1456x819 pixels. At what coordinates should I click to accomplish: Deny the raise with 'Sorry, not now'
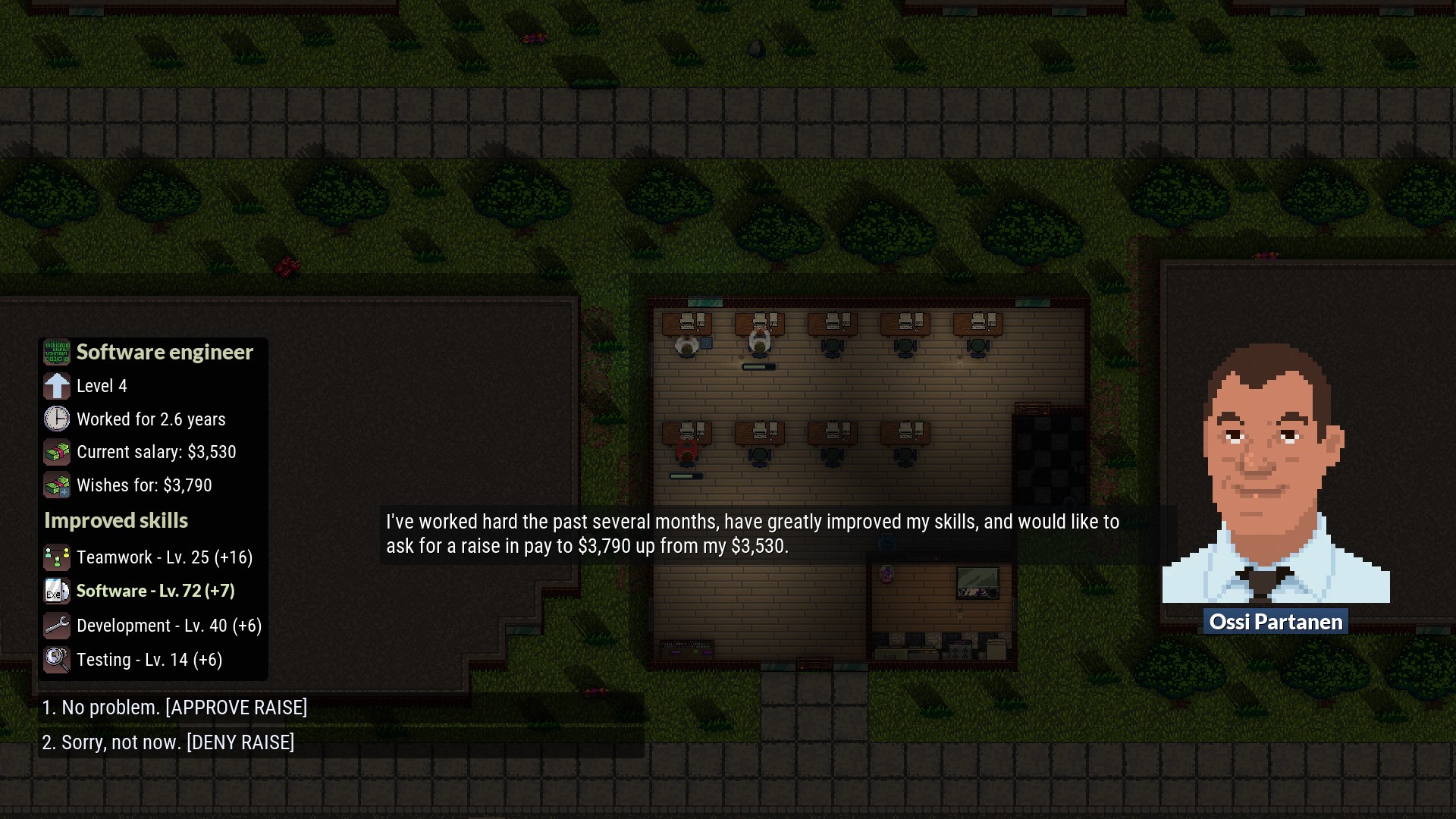point(168,742)
